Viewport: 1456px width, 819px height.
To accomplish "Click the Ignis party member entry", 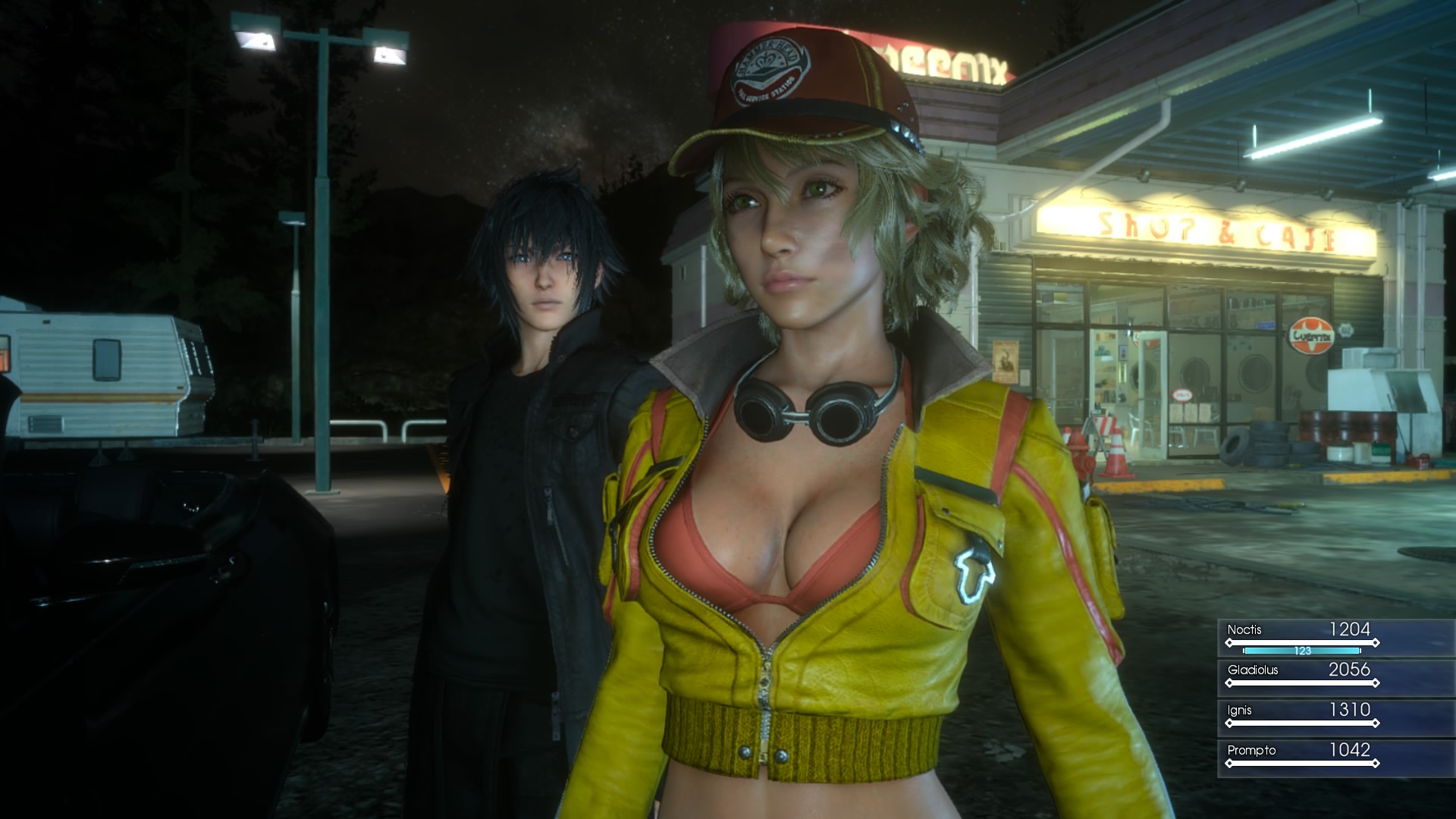I will tap(1301, 716).
